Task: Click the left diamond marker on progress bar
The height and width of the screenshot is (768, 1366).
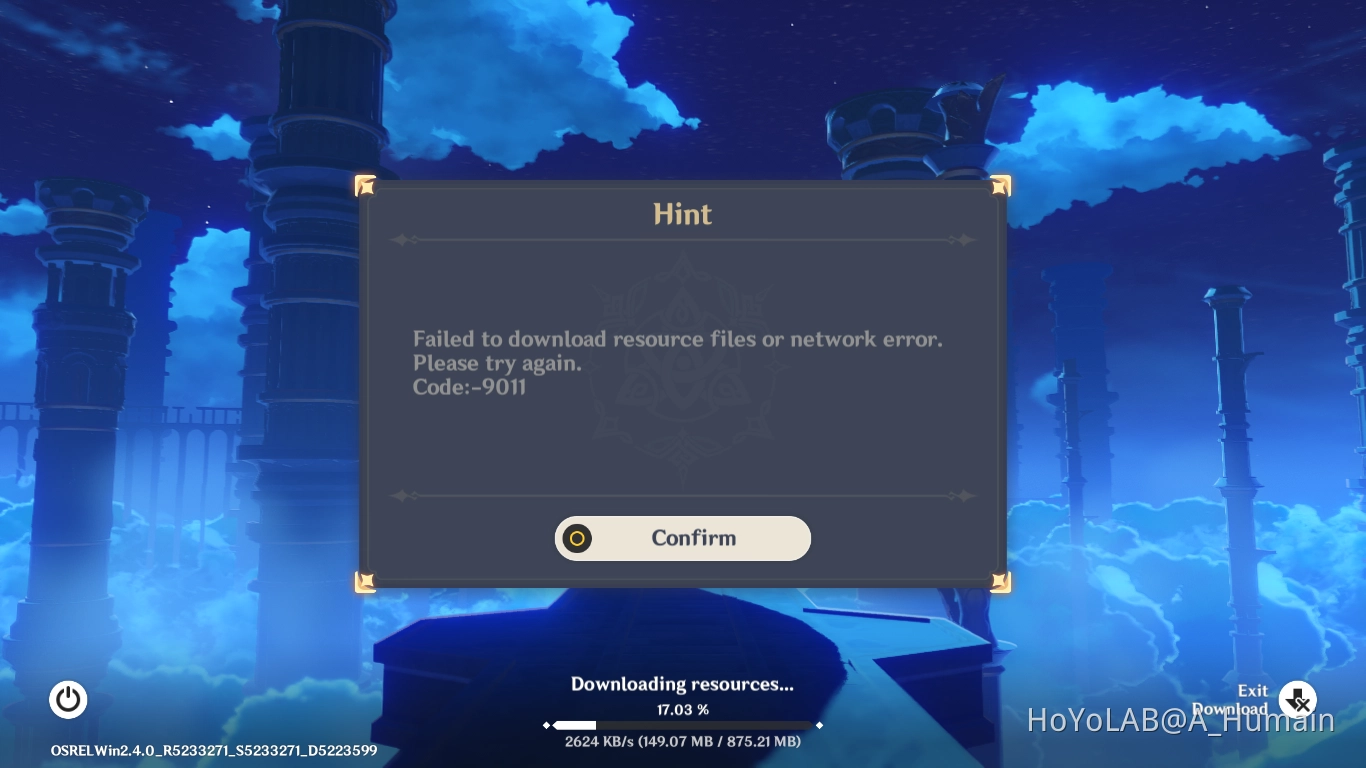Action: click(x=547, y=725)
